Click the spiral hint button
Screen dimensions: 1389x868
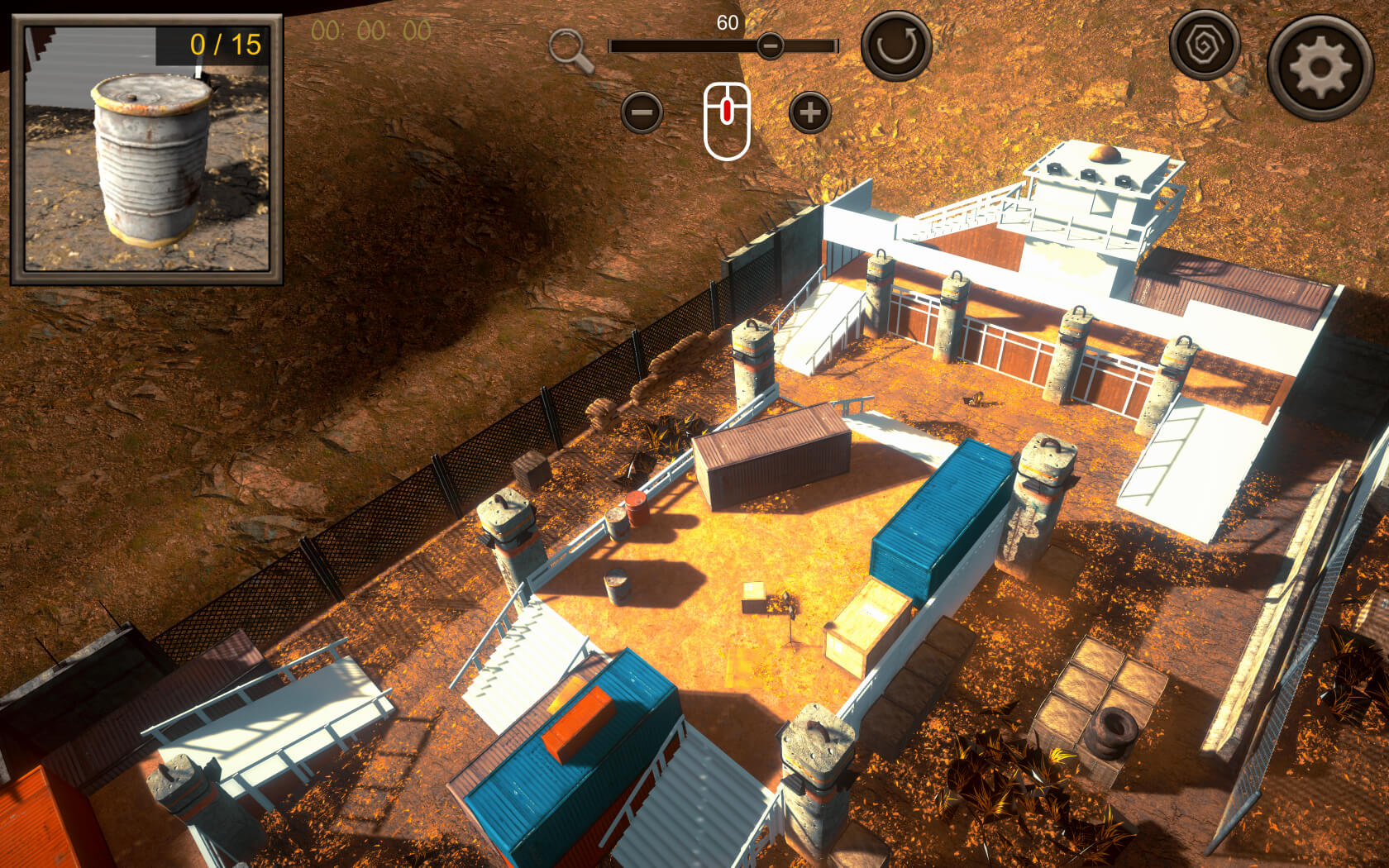1204,45
